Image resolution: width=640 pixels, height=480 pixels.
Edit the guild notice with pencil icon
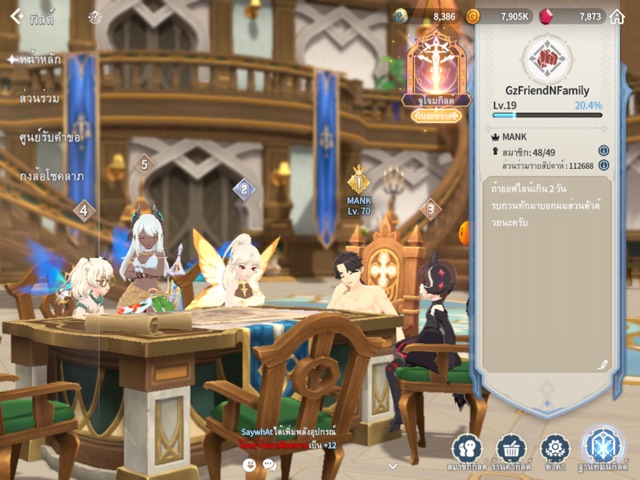point(601,365)
